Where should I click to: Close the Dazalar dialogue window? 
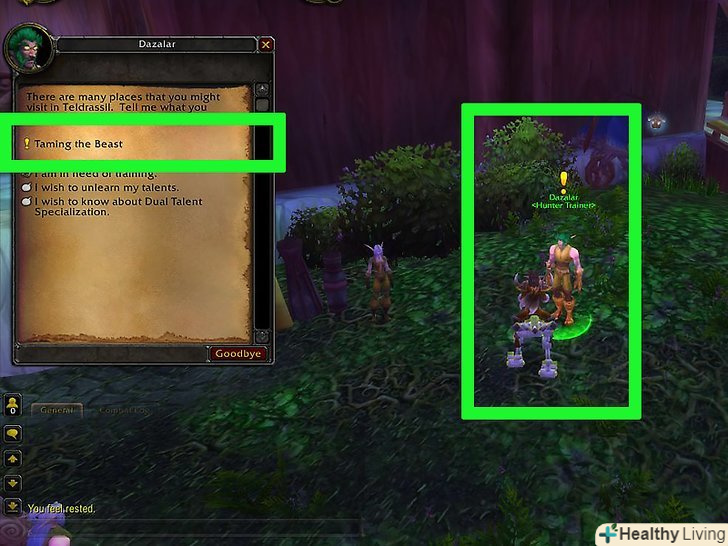(x=265, y=45)
